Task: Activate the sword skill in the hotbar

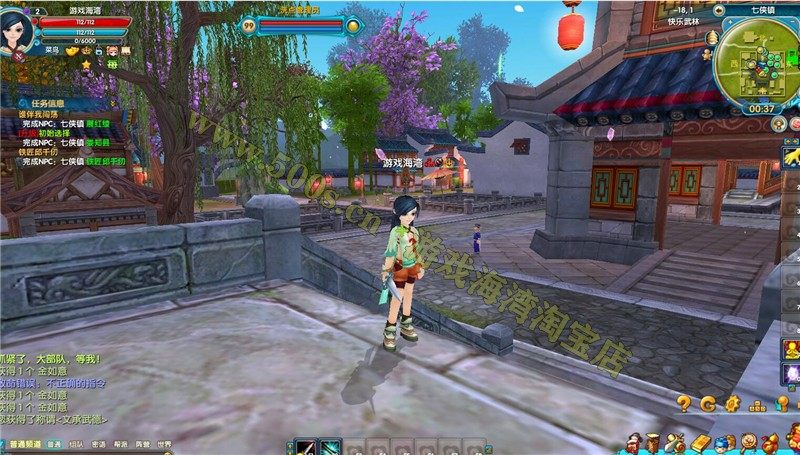Action: (306, 448)
